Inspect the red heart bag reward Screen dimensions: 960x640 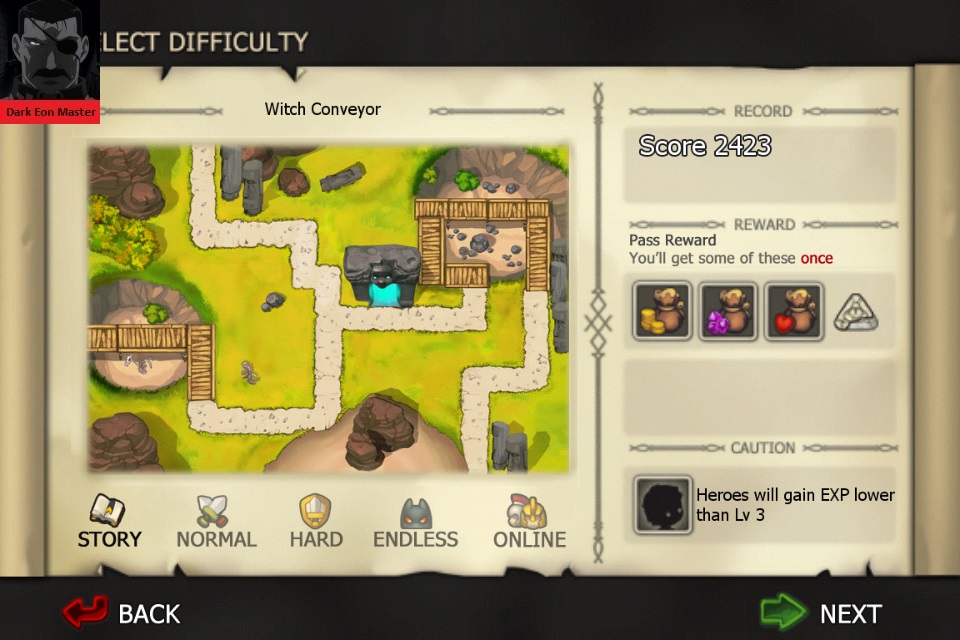pos(794,311)
